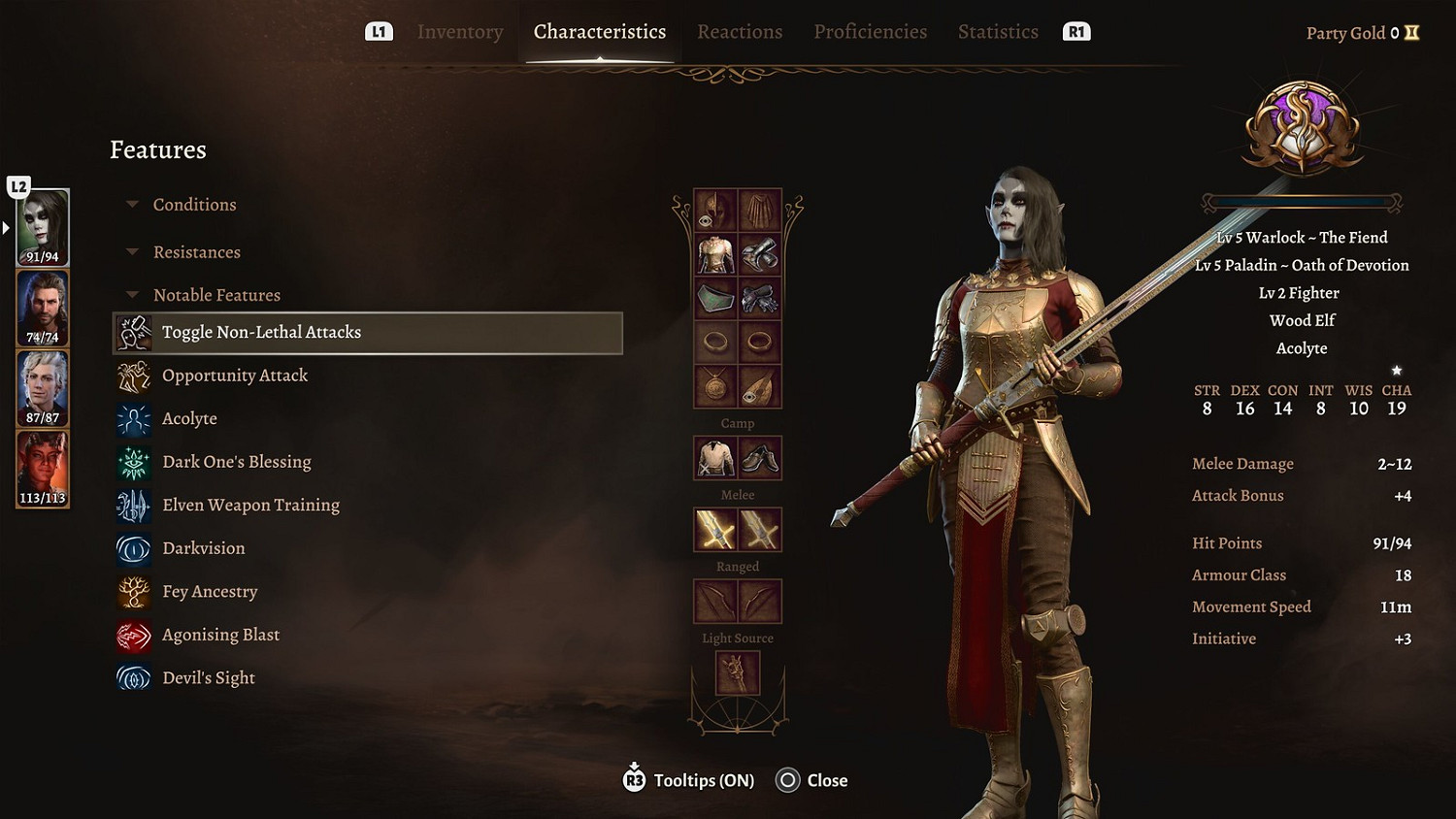This screenshot has width=1456, height=819.
Task: Switch to the red tiefling party portrait
Action: pos(43,469)
